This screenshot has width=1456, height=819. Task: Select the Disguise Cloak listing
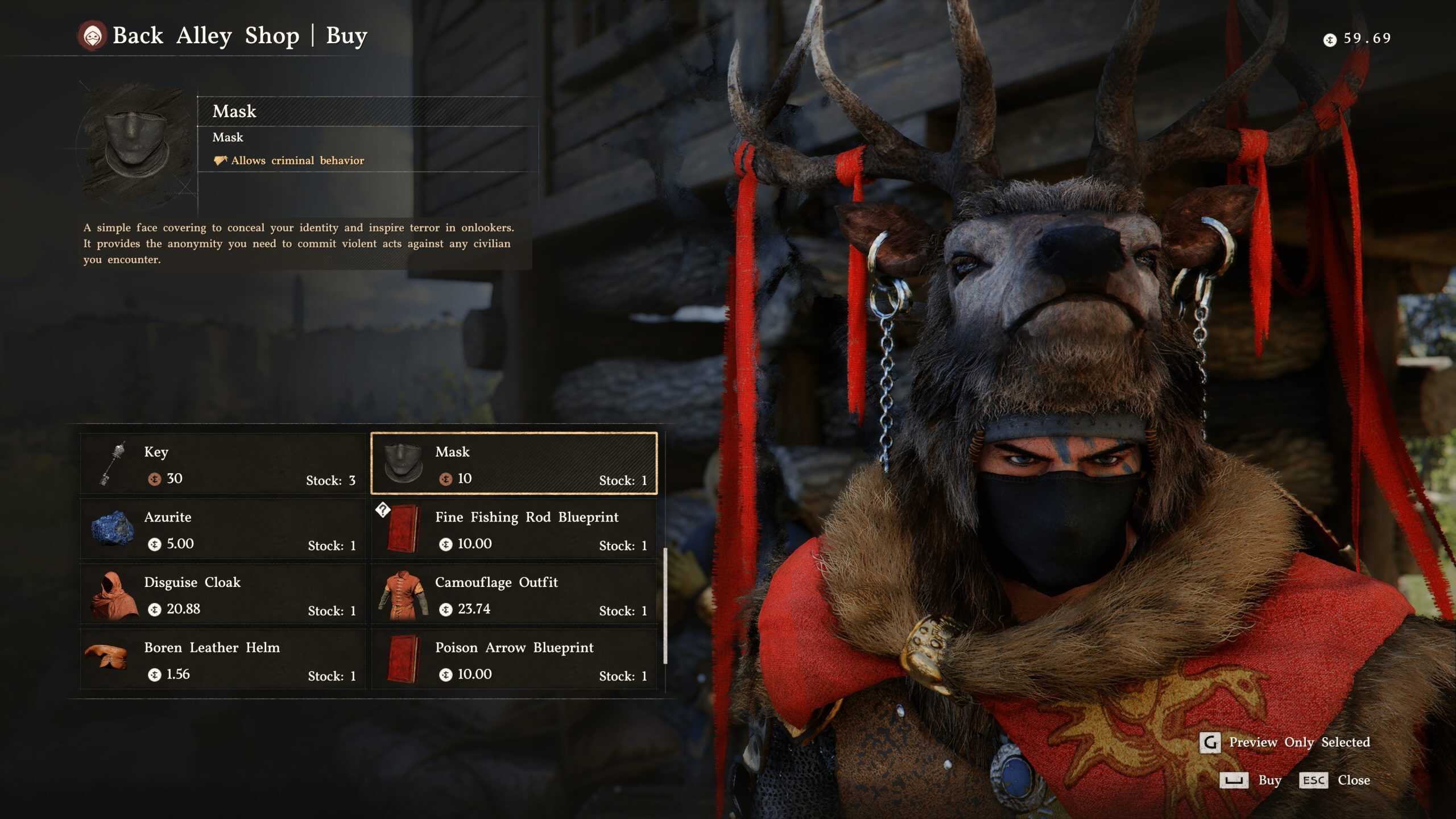(x=223, y=595)
